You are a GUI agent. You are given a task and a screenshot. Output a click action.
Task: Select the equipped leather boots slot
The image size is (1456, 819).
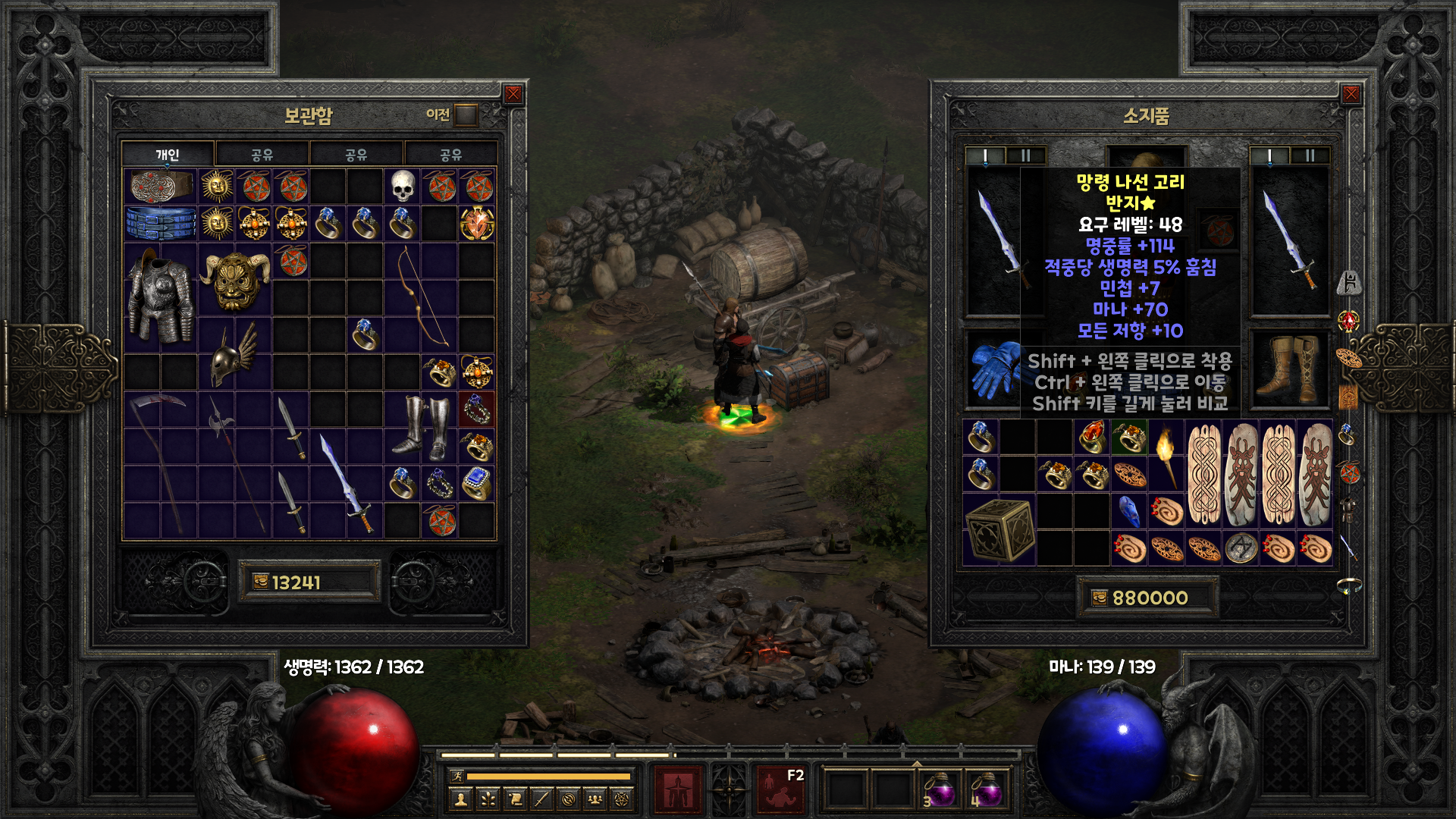click(x=1289, y=369)
